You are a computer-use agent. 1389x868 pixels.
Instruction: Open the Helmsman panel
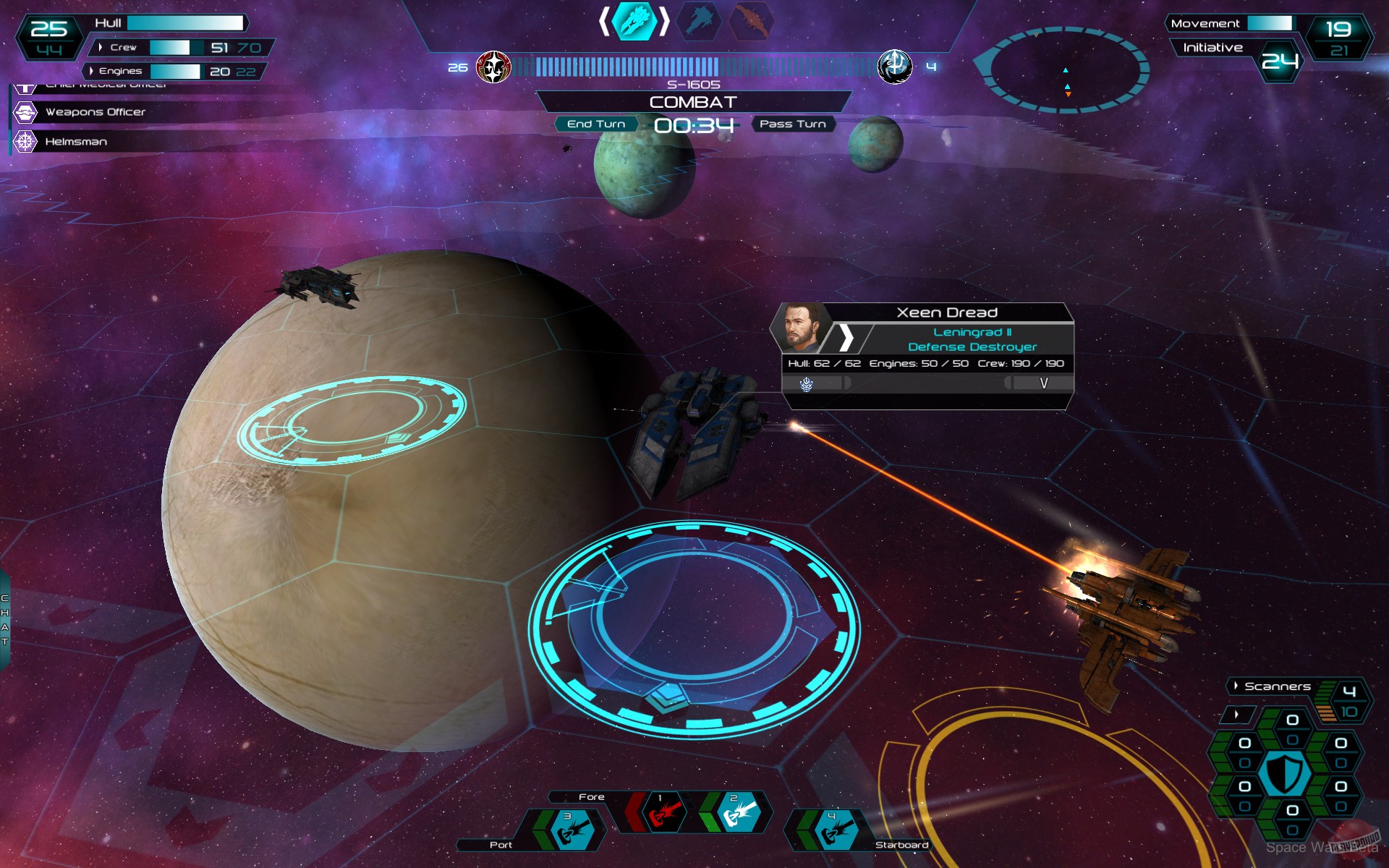77,141
